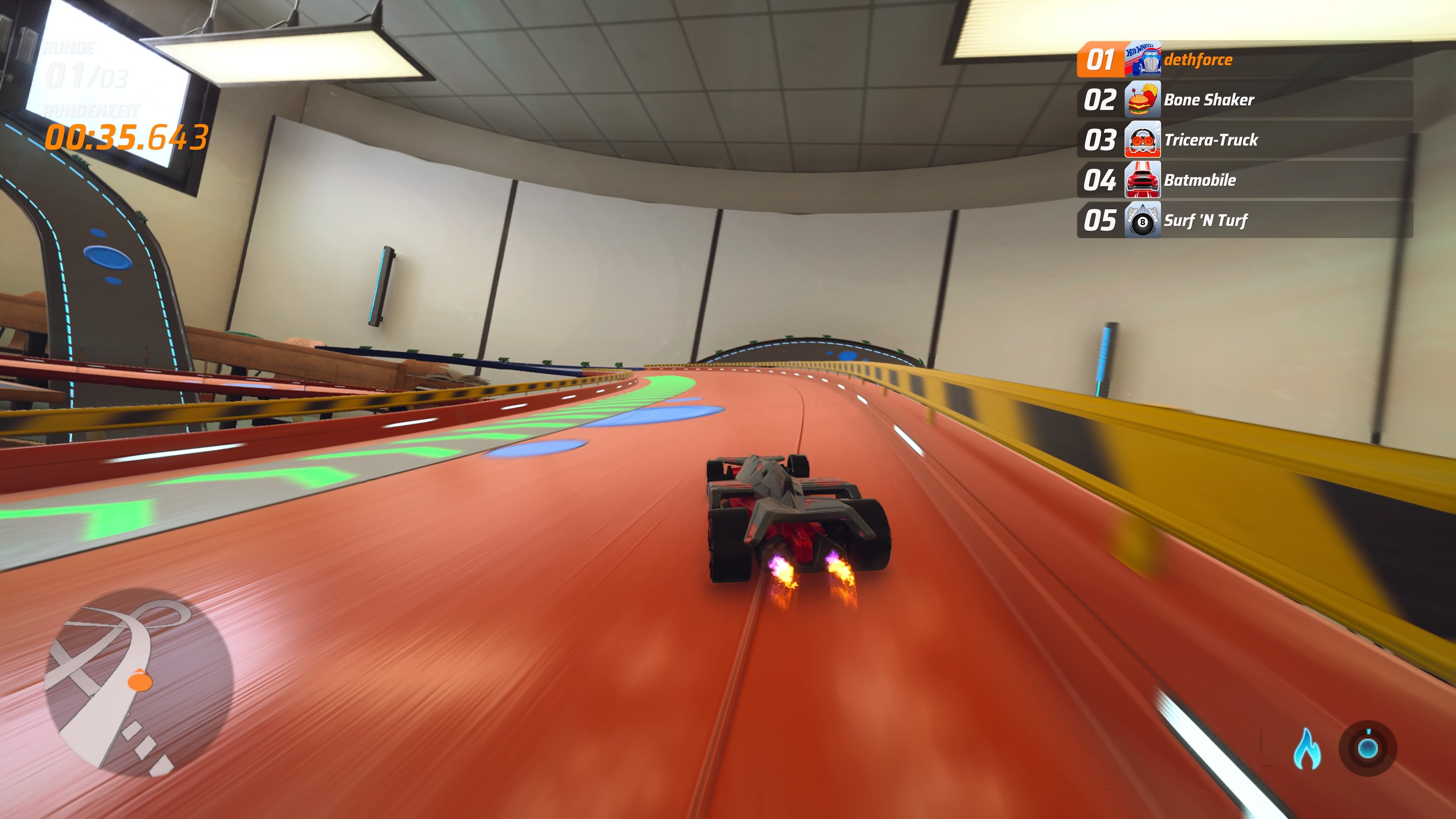1456x819 pixels.
Task: Select the Tricera-Truck wheels avatar icon
Action: click(1142, 140)
